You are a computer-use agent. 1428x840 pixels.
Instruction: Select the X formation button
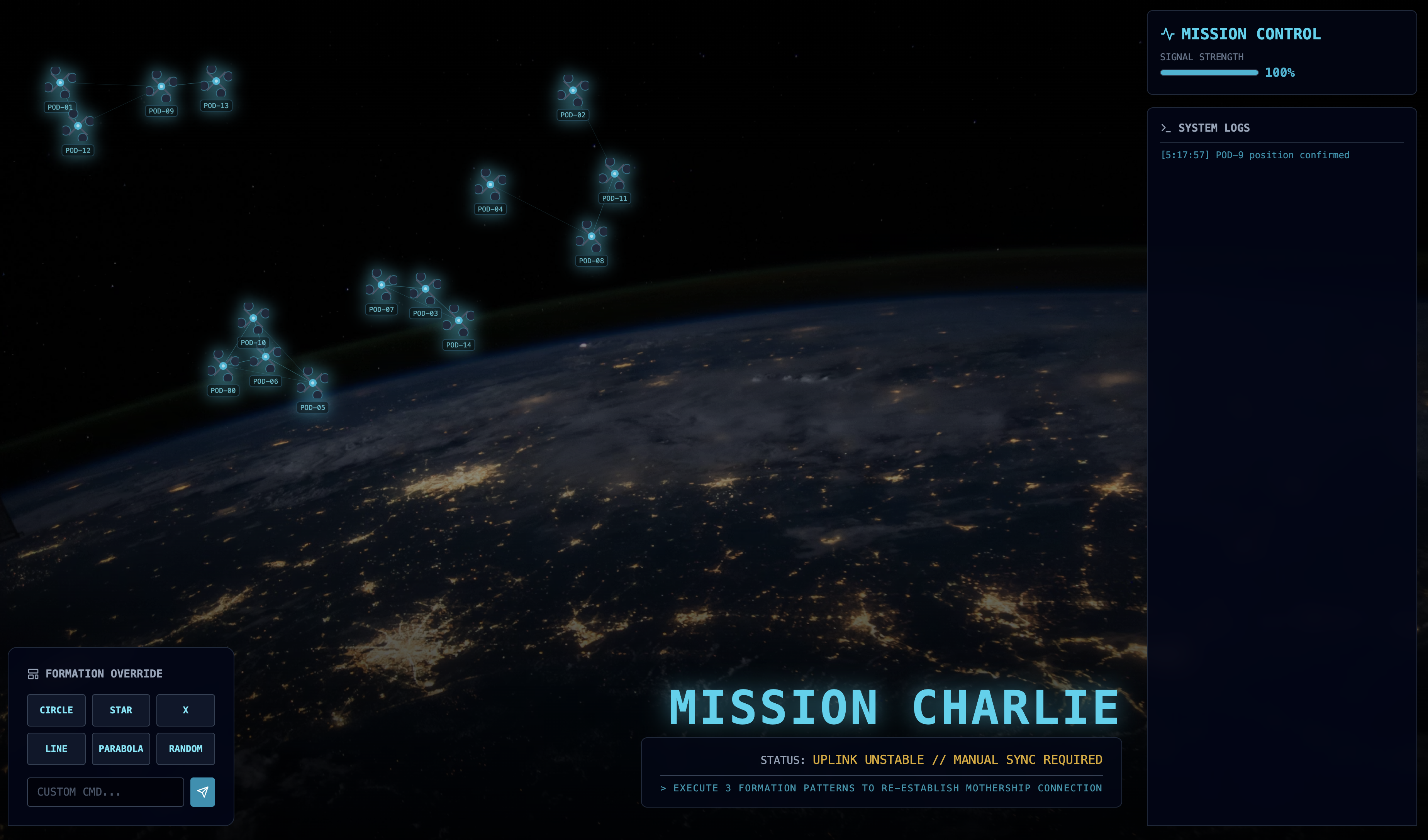[185, 710]
